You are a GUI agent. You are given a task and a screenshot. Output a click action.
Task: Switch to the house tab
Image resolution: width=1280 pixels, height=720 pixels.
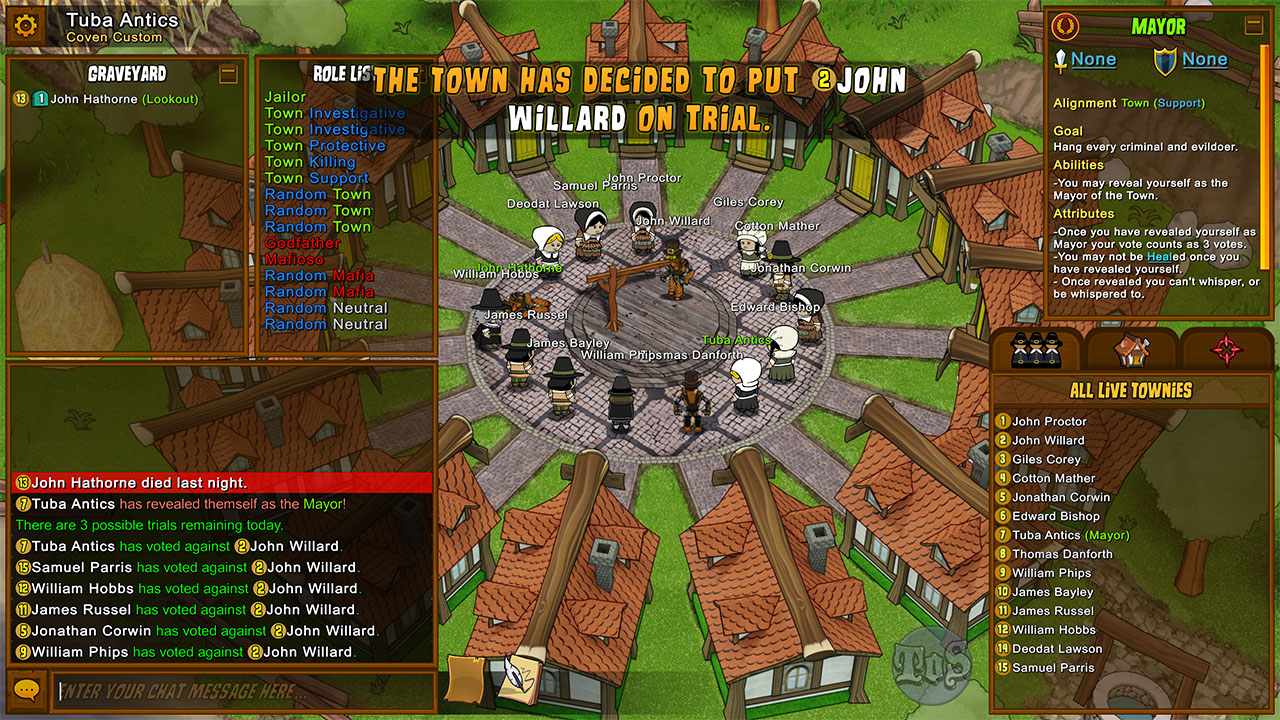pos(1132,349)
